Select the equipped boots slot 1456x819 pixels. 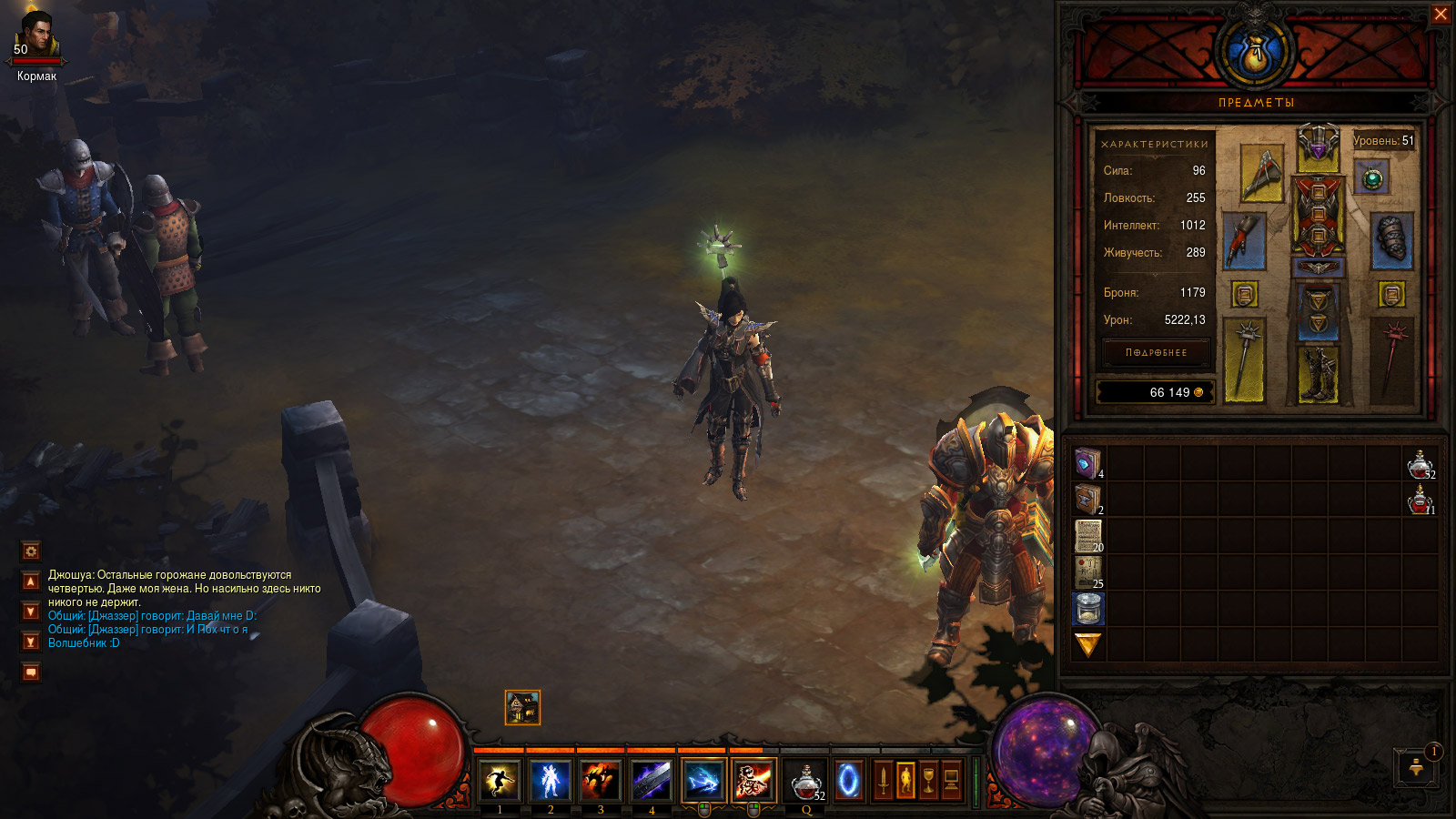pos(1318,373)
